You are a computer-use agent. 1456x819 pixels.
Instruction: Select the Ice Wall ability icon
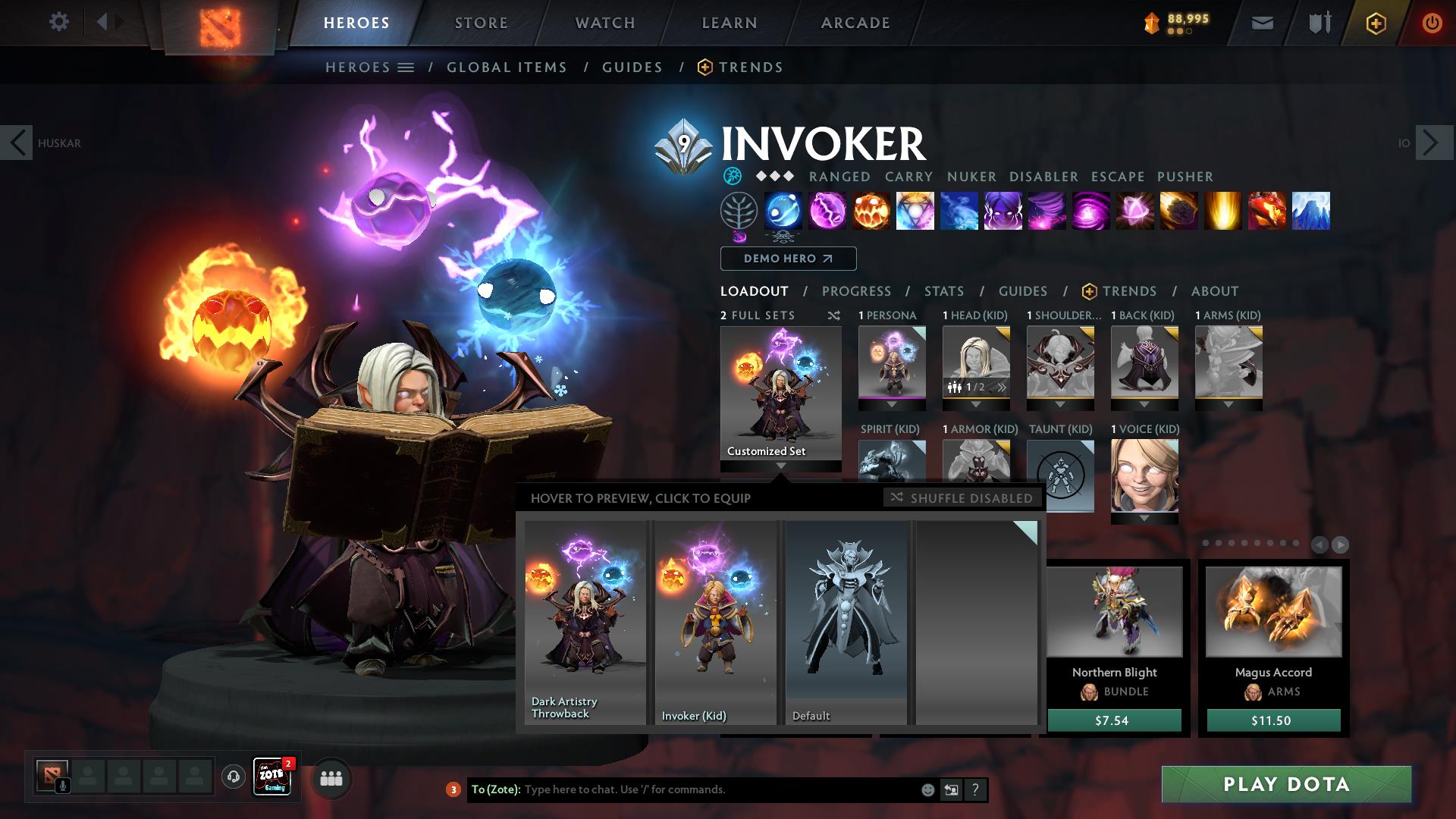click(x=1312, y=212)
